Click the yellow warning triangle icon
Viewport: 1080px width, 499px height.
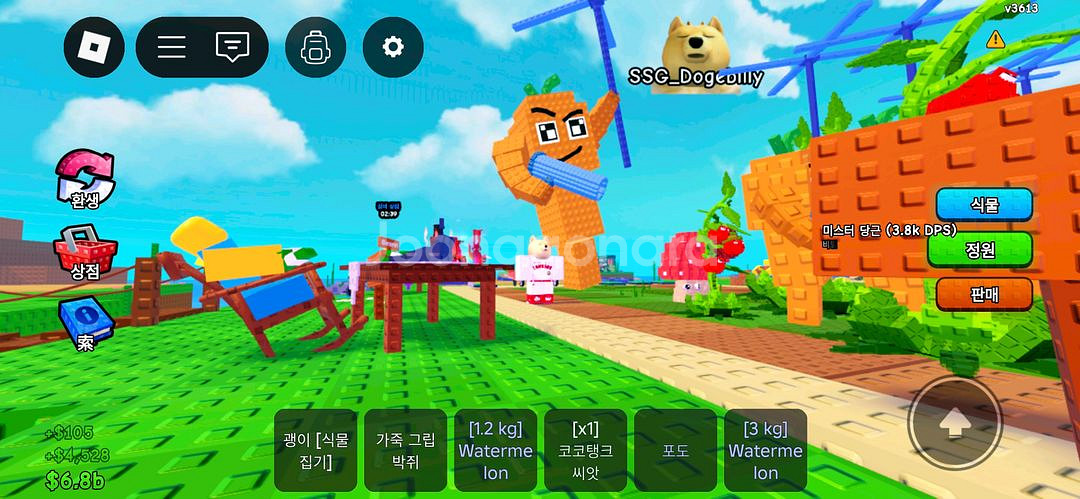click(x=995, y=39)
